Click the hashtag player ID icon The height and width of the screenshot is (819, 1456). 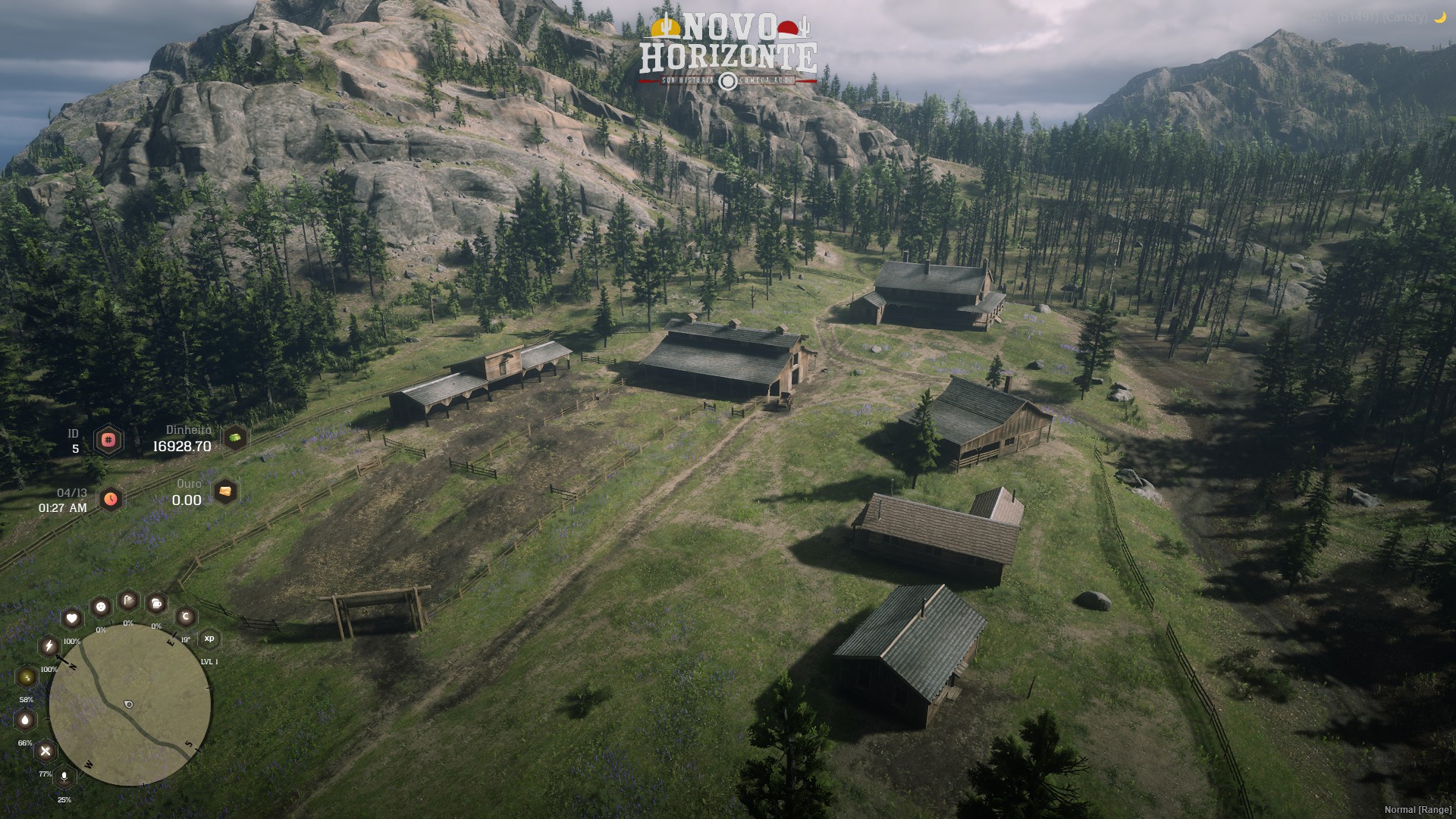108,440
